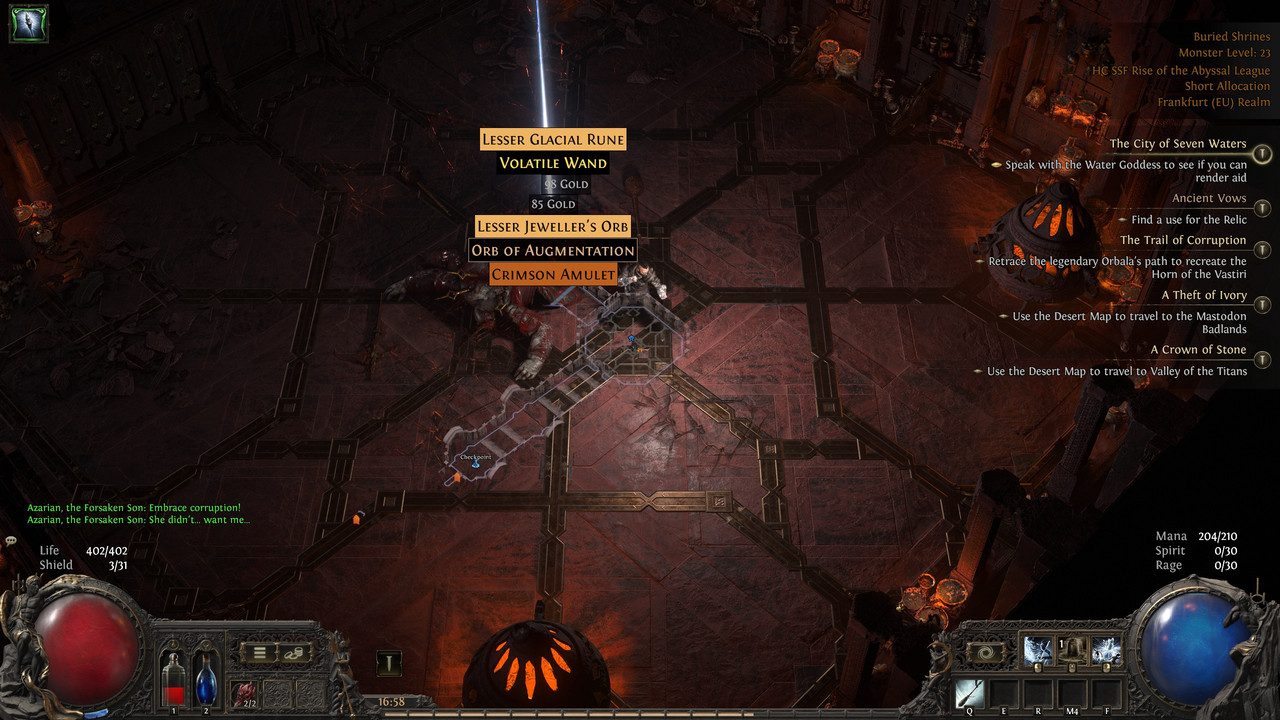This screenshot has height=720, width=1280.
Task: Pick up the Volatile Wand item label
Action: click(x=553, y=163)
